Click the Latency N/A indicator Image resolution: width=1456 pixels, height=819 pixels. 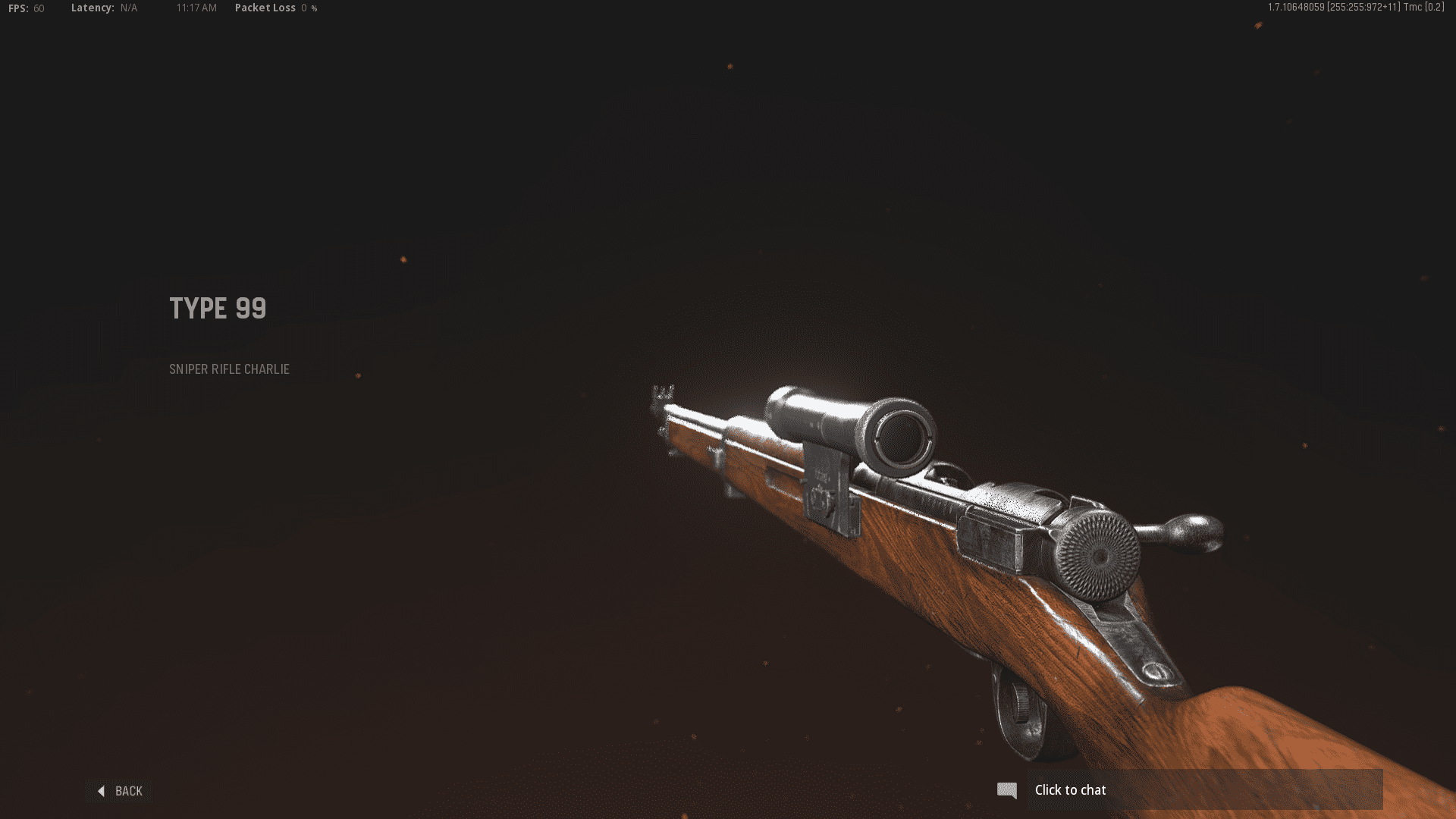click(102, 8)
